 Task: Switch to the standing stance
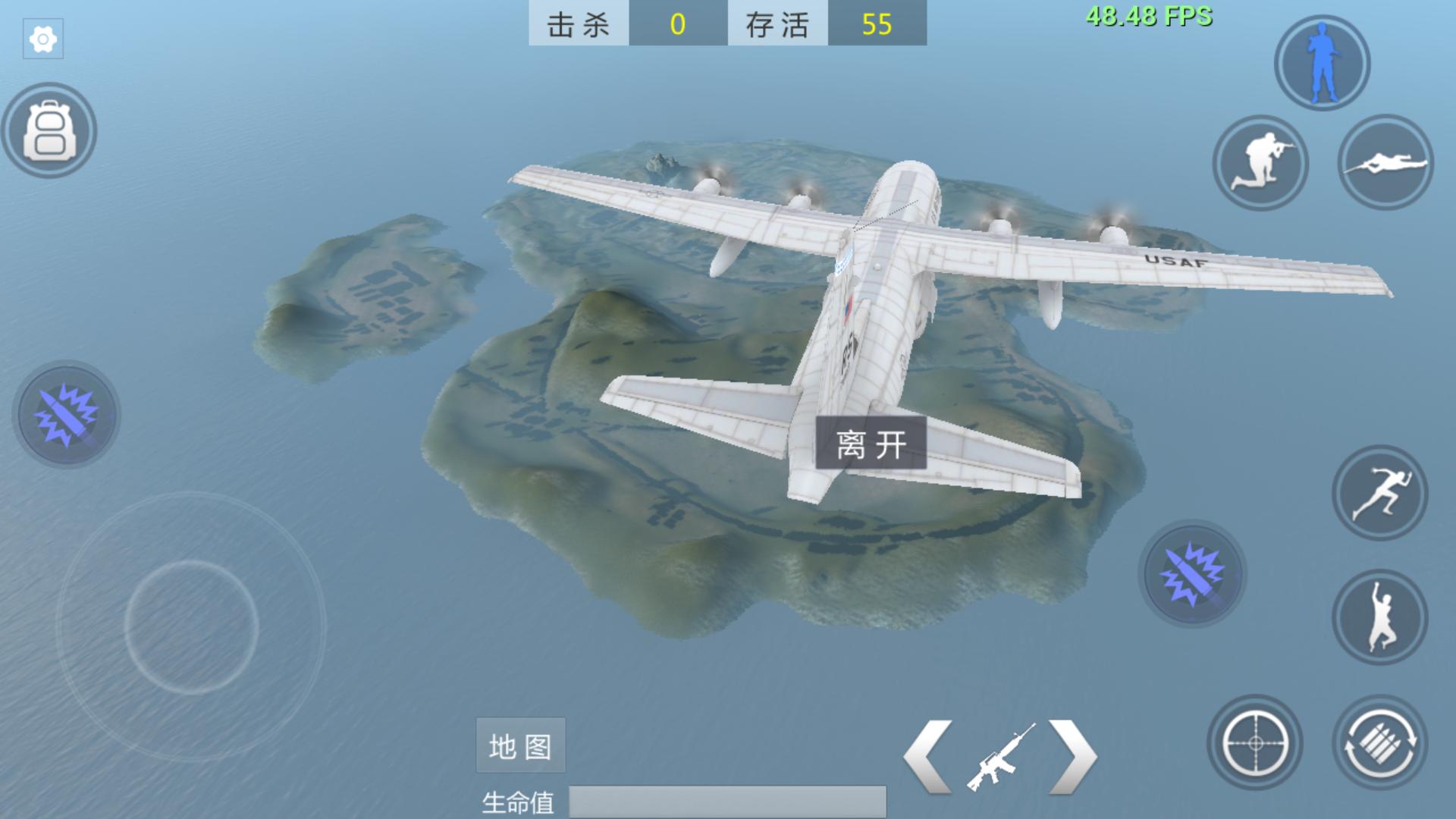[1322, 64]
